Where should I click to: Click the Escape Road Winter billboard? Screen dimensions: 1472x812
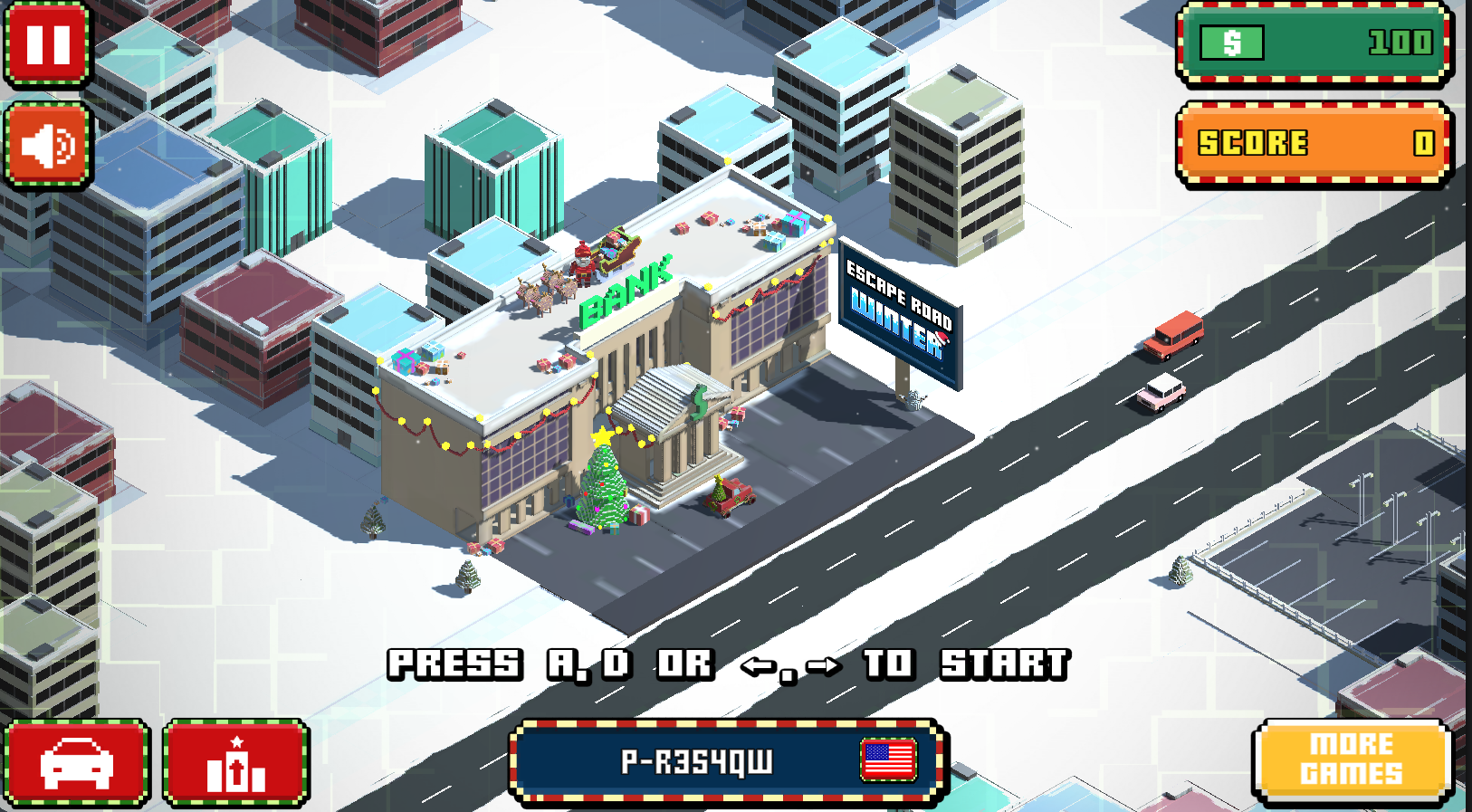[901, 312]
